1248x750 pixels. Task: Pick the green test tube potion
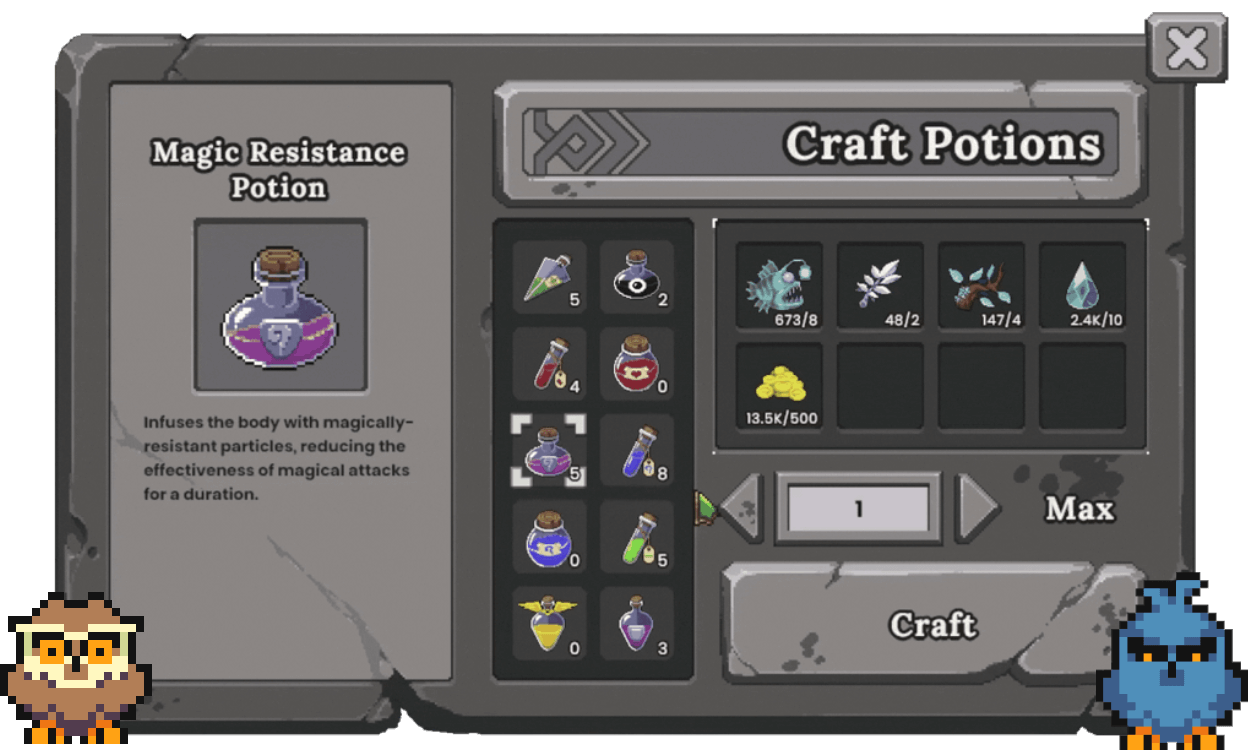[x=637, y=537]
